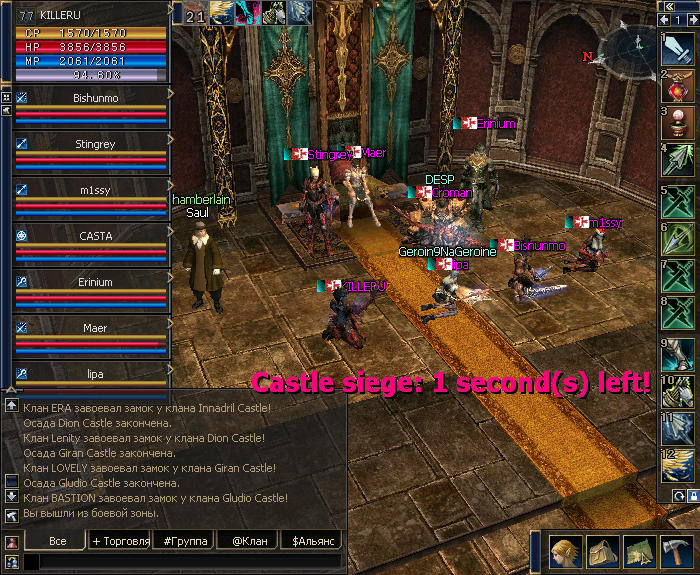Show the Клан clan chat tab
The width and height of the screenshot is (700, 575).
(x=249, y=540)
